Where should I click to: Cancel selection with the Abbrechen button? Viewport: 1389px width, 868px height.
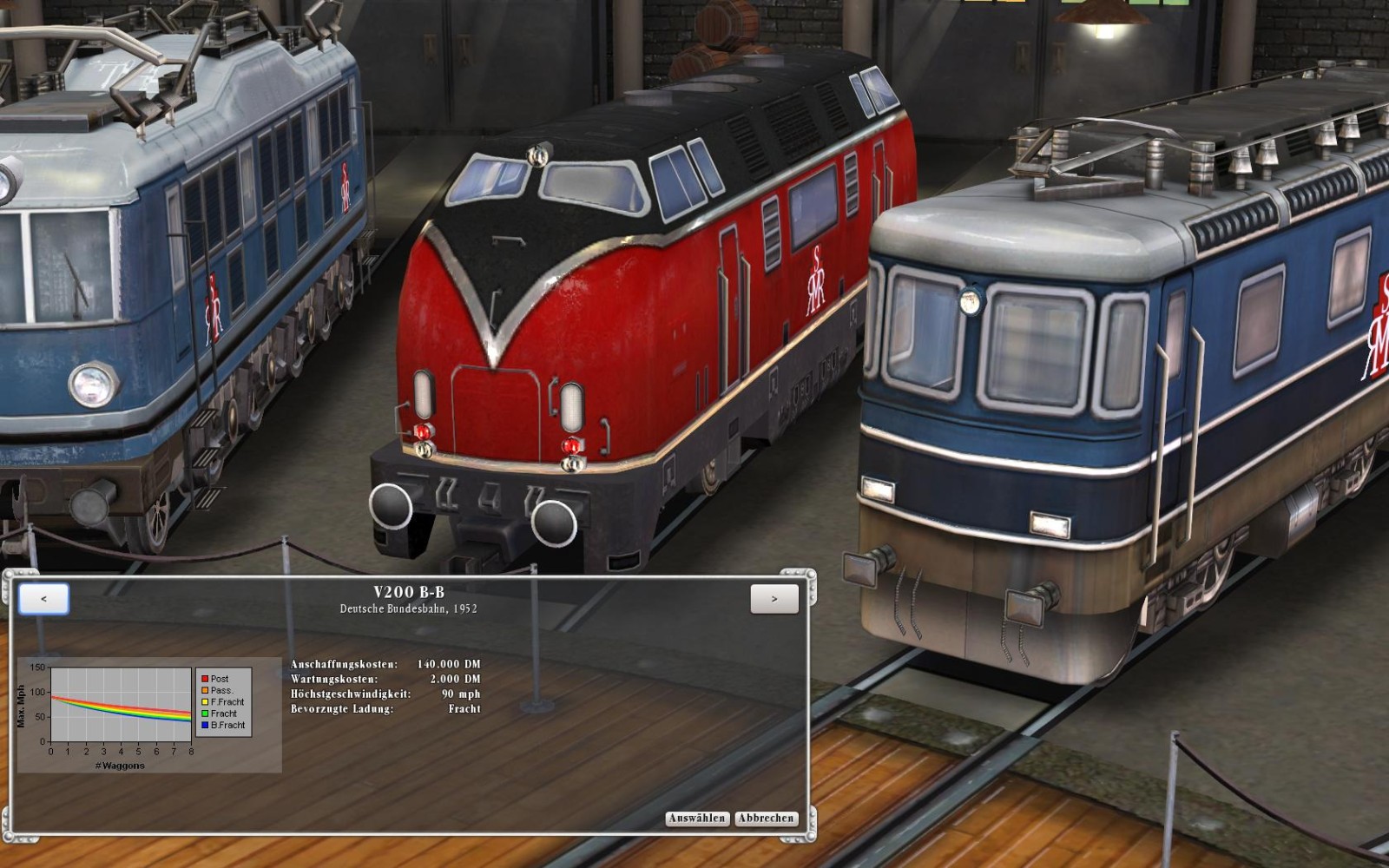[766, 819]
